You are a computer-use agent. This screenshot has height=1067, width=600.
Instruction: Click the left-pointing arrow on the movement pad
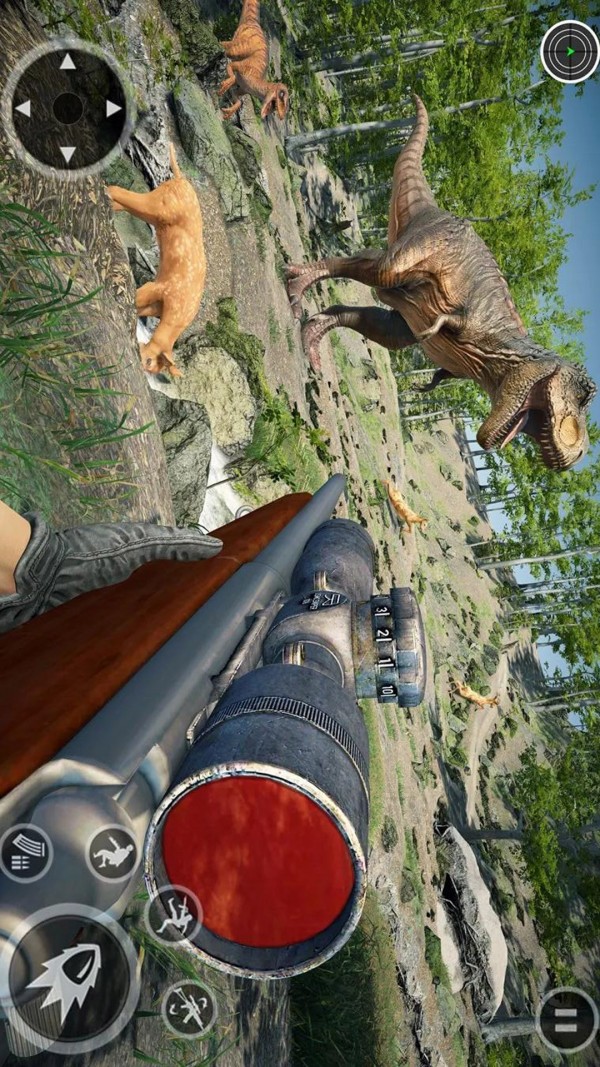22,108
